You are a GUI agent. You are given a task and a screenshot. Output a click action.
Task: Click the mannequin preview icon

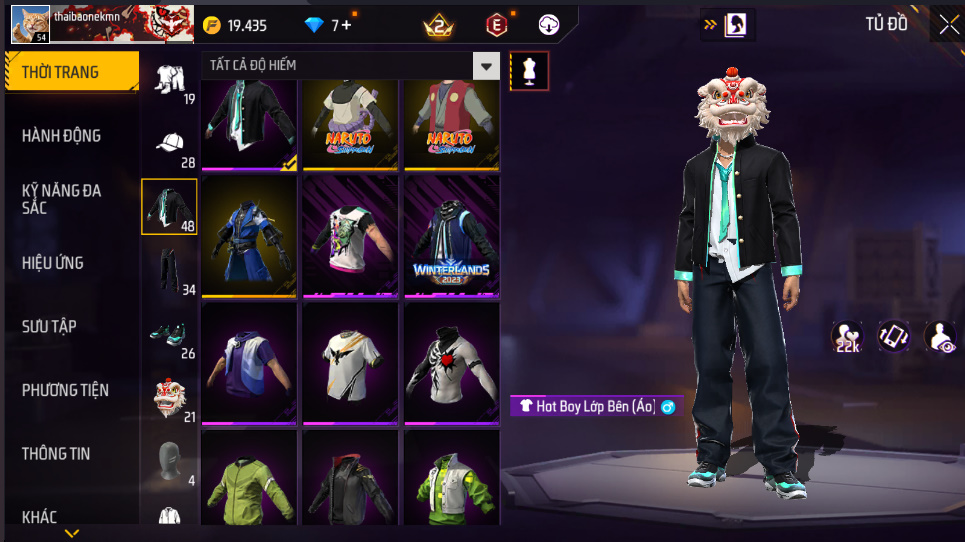[x=529, y=71]
